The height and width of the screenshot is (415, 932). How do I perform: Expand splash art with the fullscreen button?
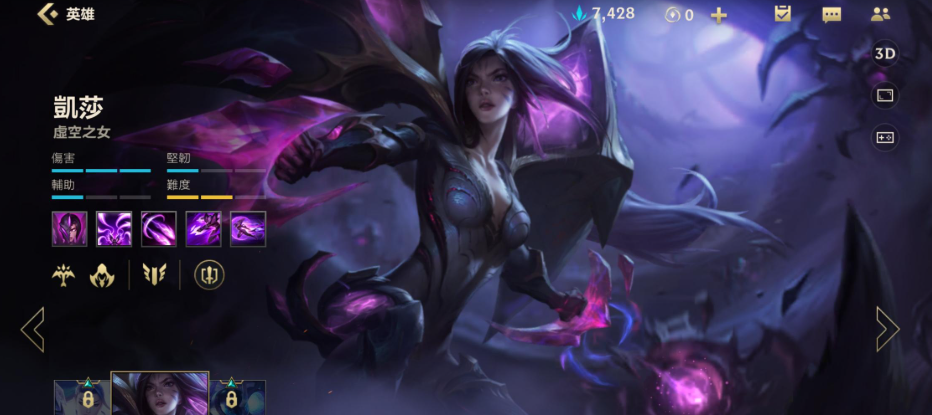[885, 95]
